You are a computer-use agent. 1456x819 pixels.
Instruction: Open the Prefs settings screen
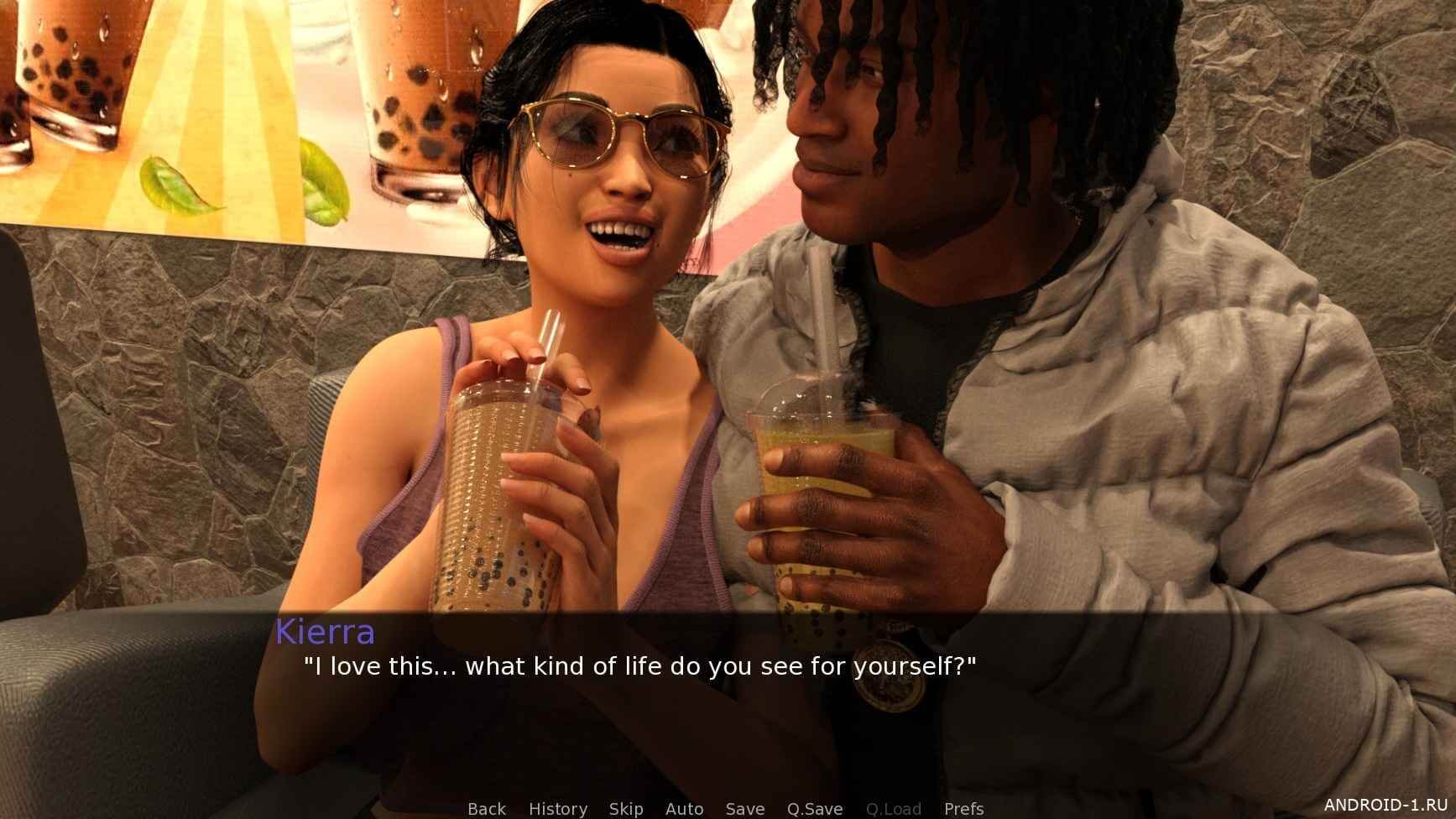tap(963, 809)
